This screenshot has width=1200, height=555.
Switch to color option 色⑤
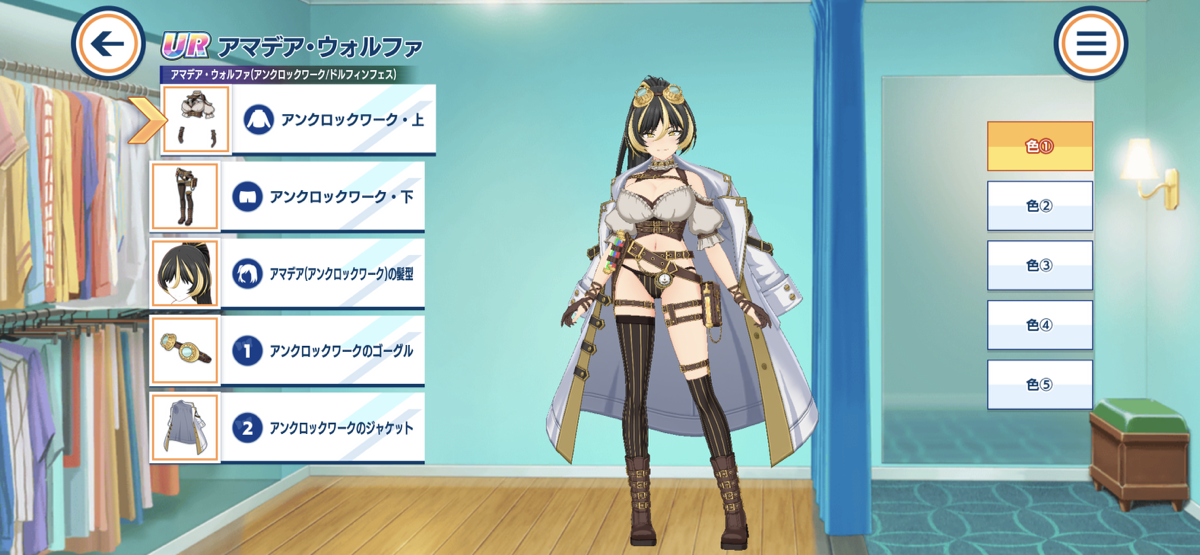(1039, 385)
